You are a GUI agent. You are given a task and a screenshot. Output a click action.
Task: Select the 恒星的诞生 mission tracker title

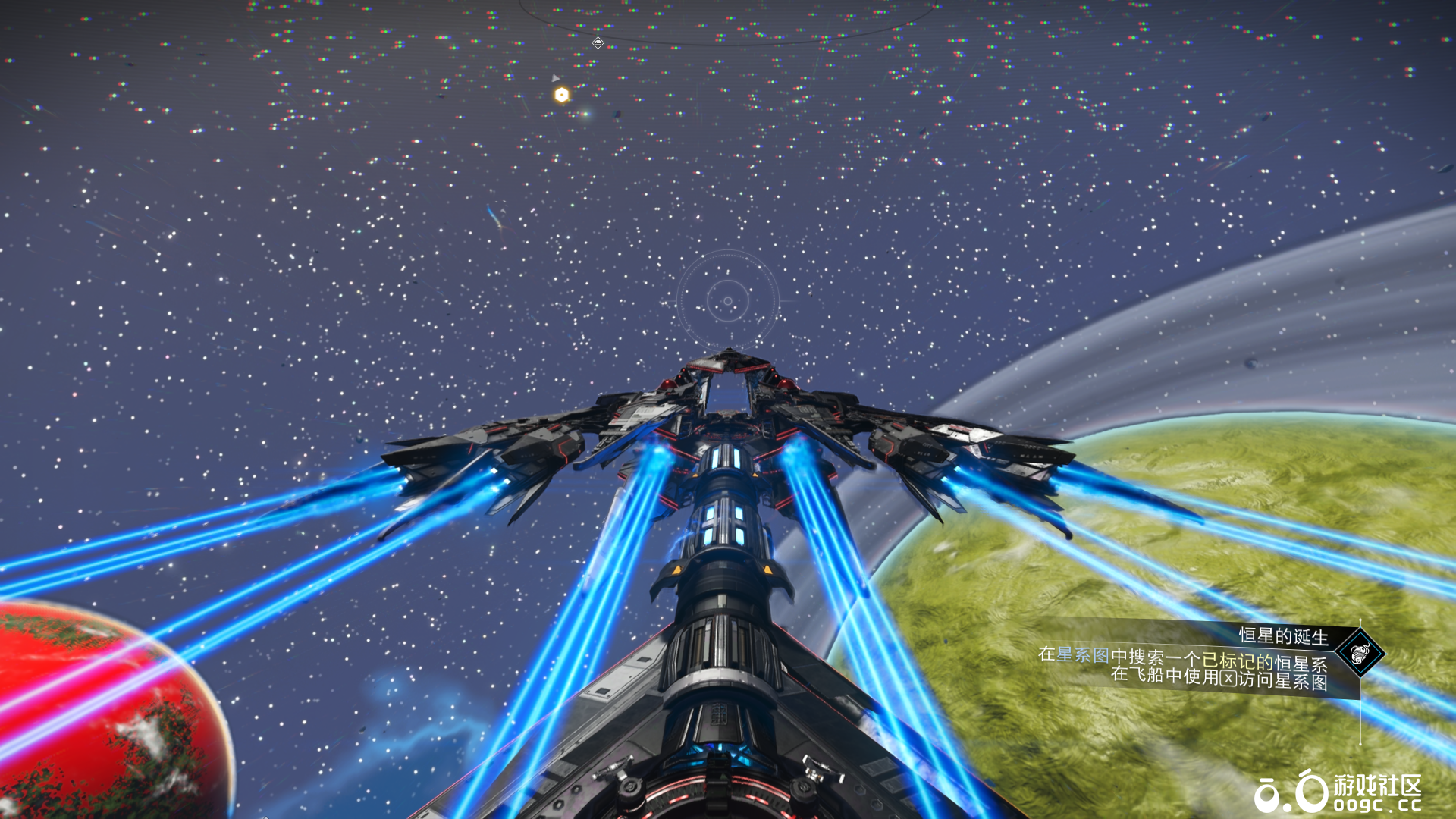click(1283, 635)
